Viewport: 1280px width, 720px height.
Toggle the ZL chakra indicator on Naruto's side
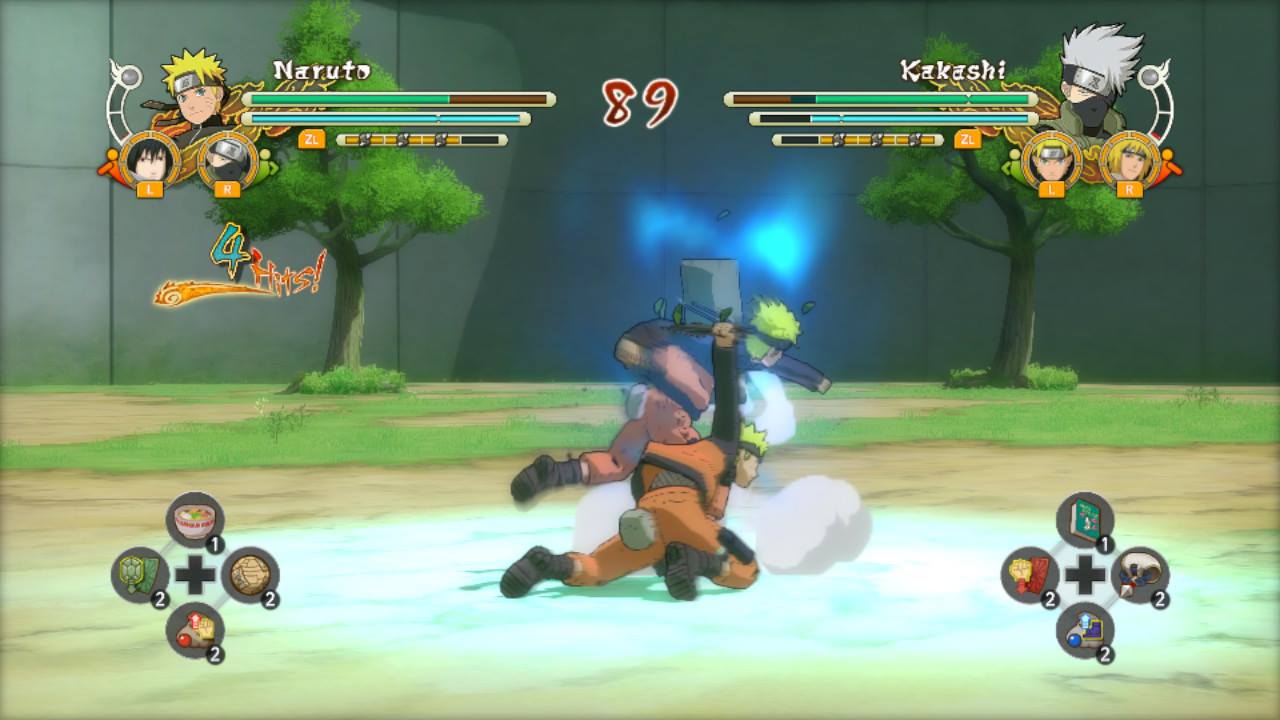313,138
